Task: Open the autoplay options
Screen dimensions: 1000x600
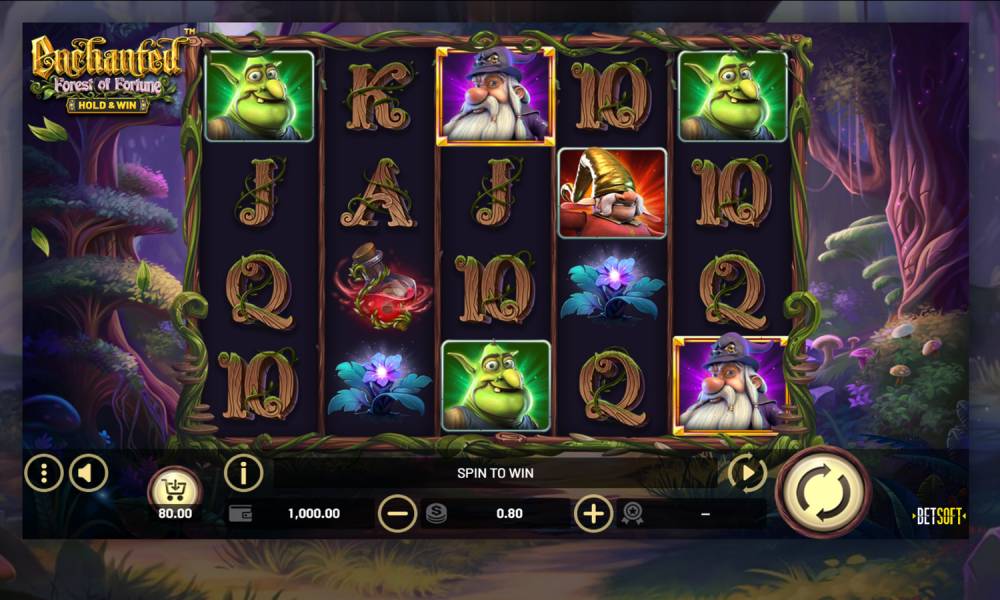Action: pos(746,472)
